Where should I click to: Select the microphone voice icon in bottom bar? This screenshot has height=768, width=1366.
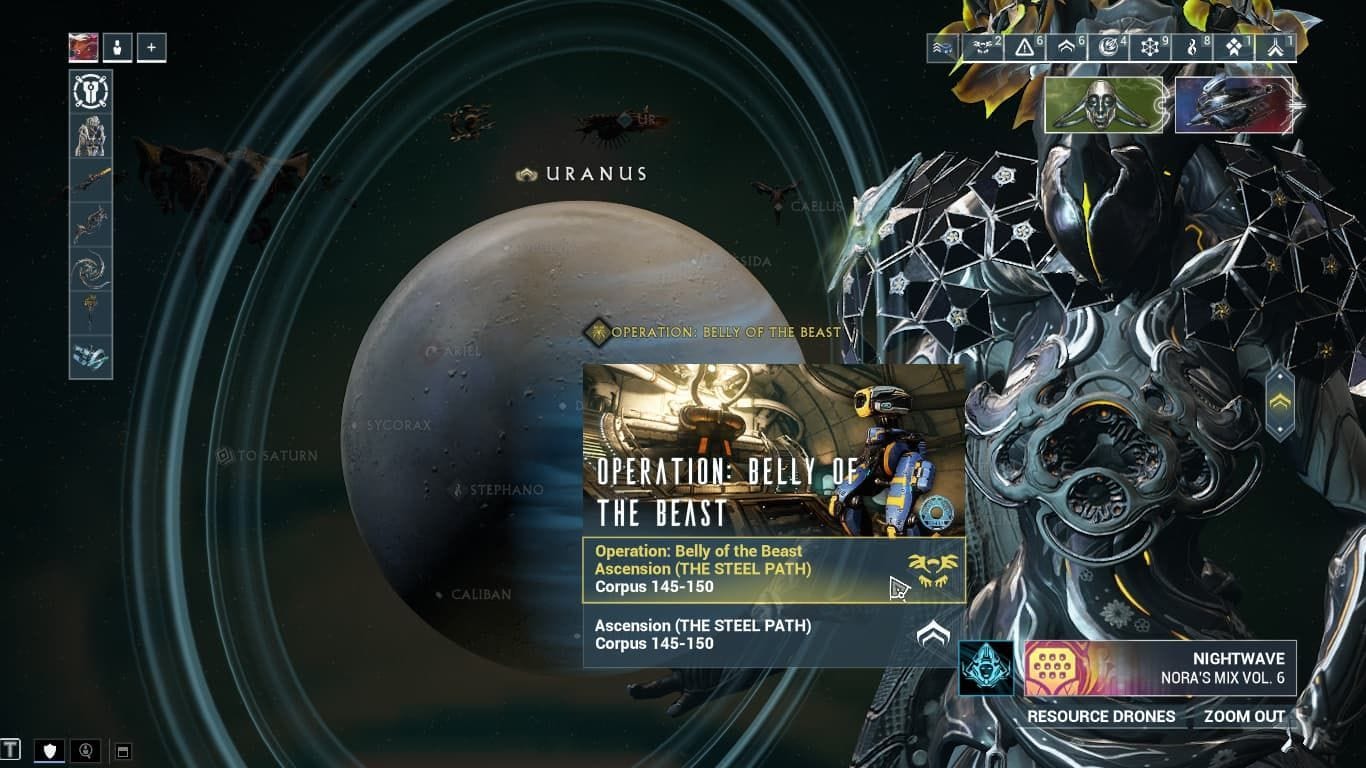[84, 750]
